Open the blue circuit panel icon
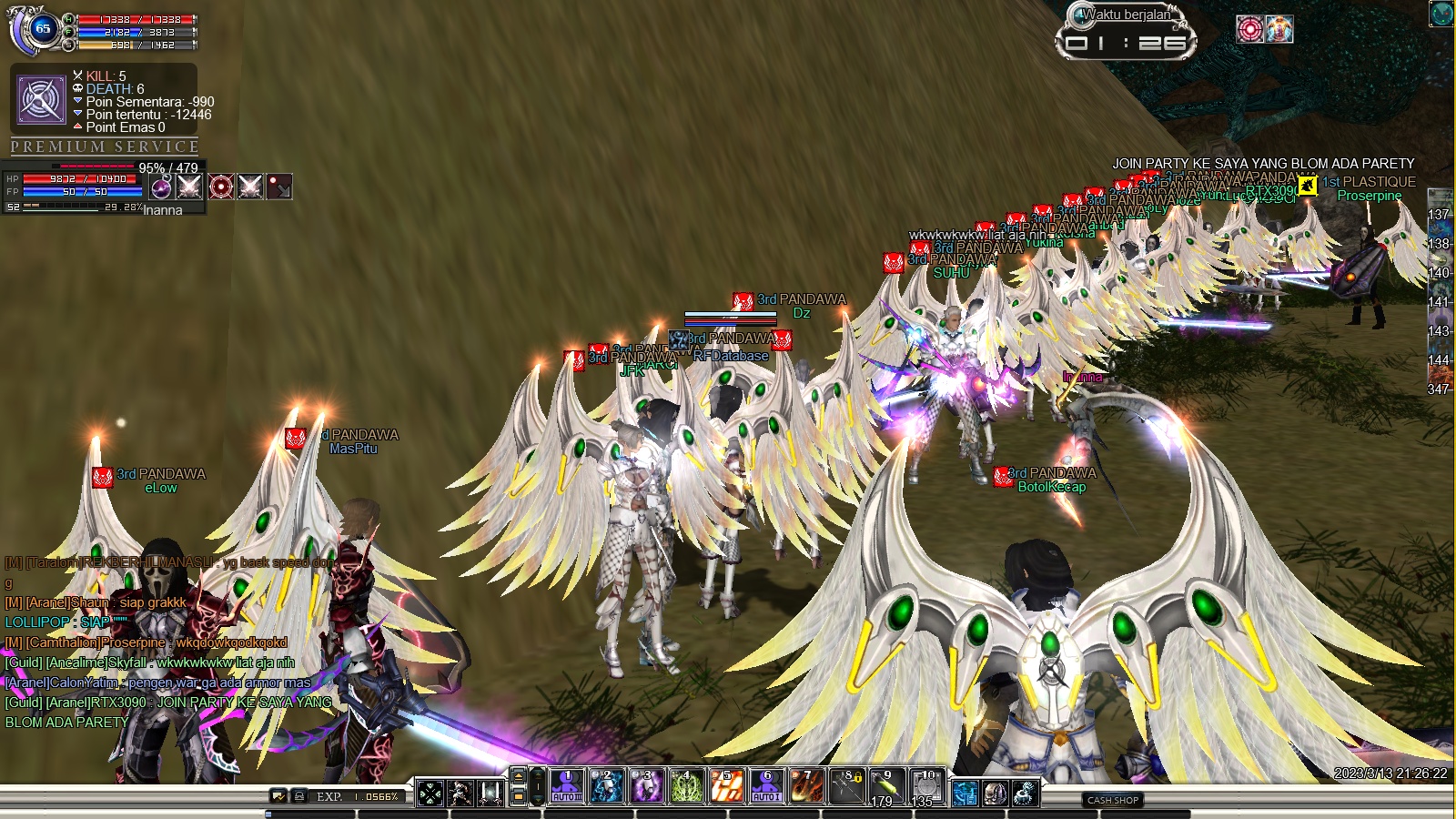This screenshot has height=819, width=1456. pos(965,794)
